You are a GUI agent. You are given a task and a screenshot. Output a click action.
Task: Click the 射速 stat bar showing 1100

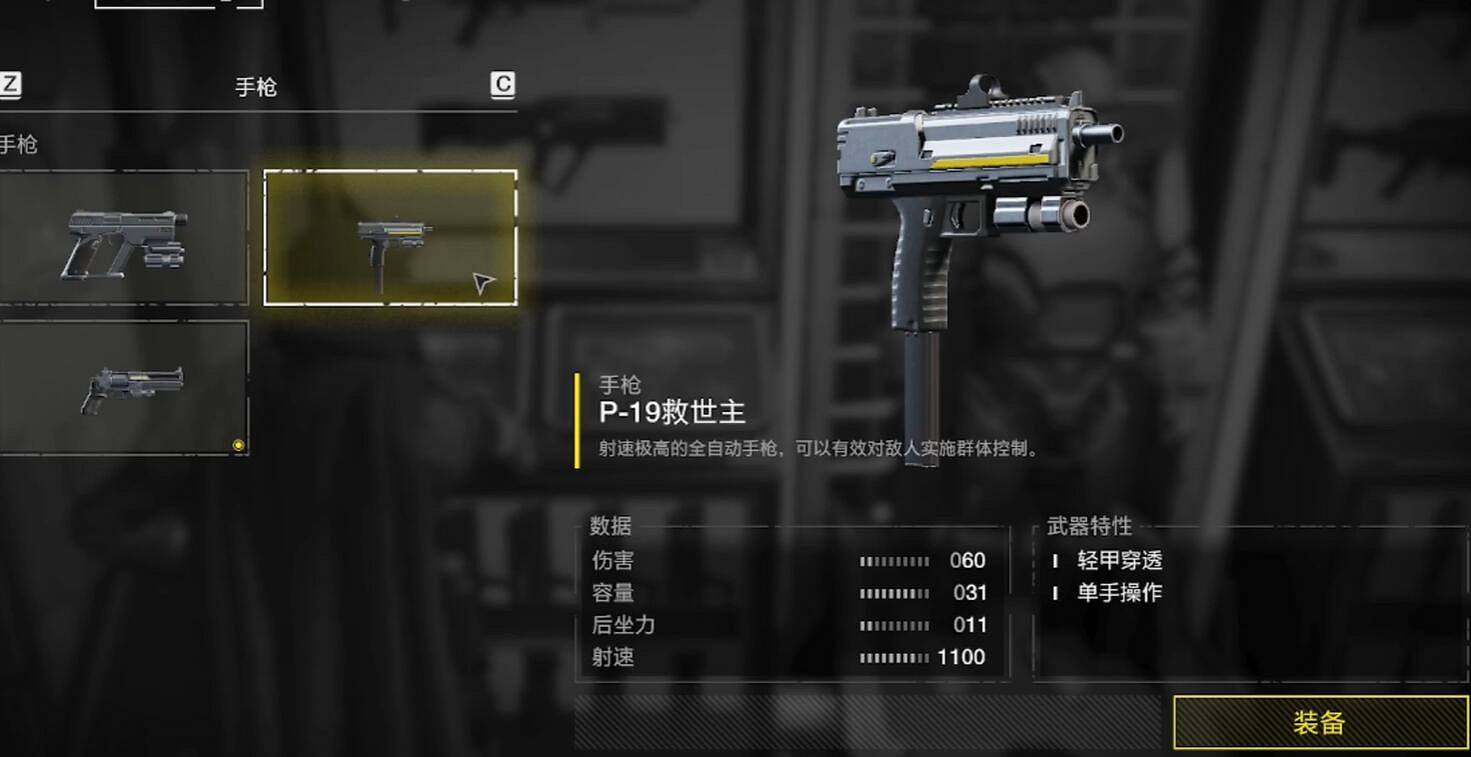[x=895, y=657]
